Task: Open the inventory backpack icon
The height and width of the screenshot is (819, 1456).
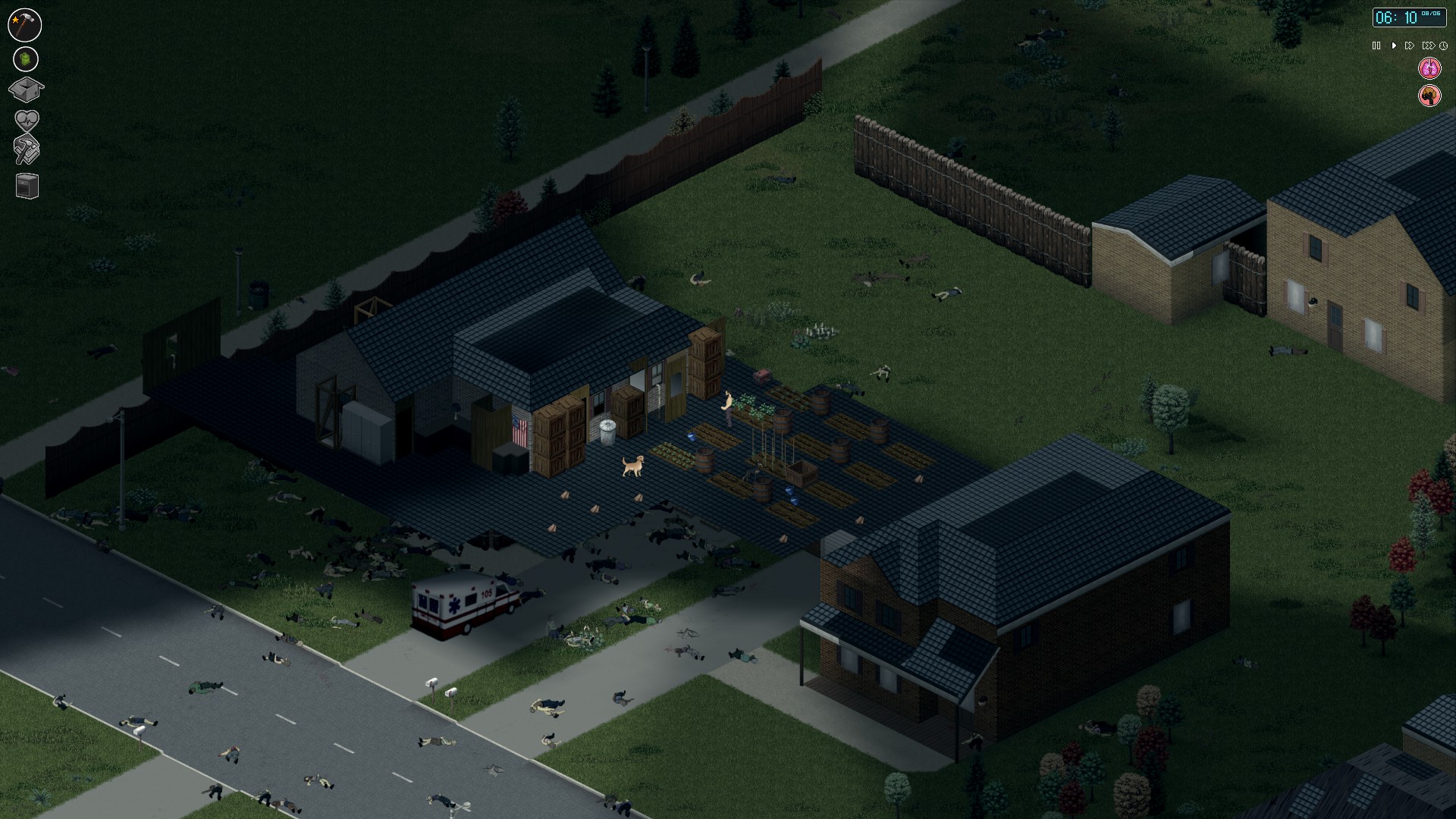Action: tap(25, 58)
